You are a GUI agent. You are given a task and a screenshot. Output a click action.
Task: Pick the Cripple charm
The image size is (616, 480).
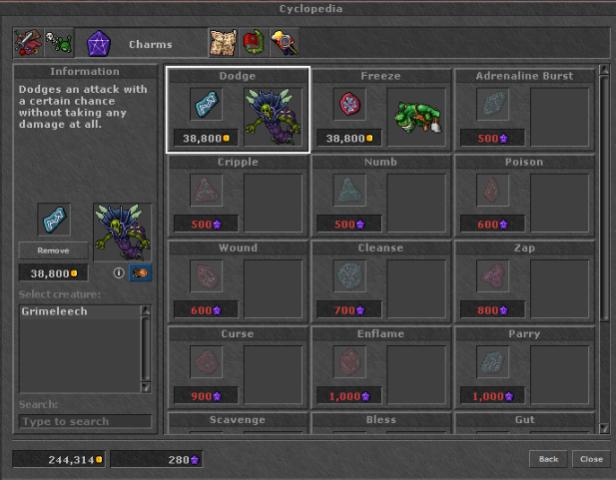click(x=238, y=195)
